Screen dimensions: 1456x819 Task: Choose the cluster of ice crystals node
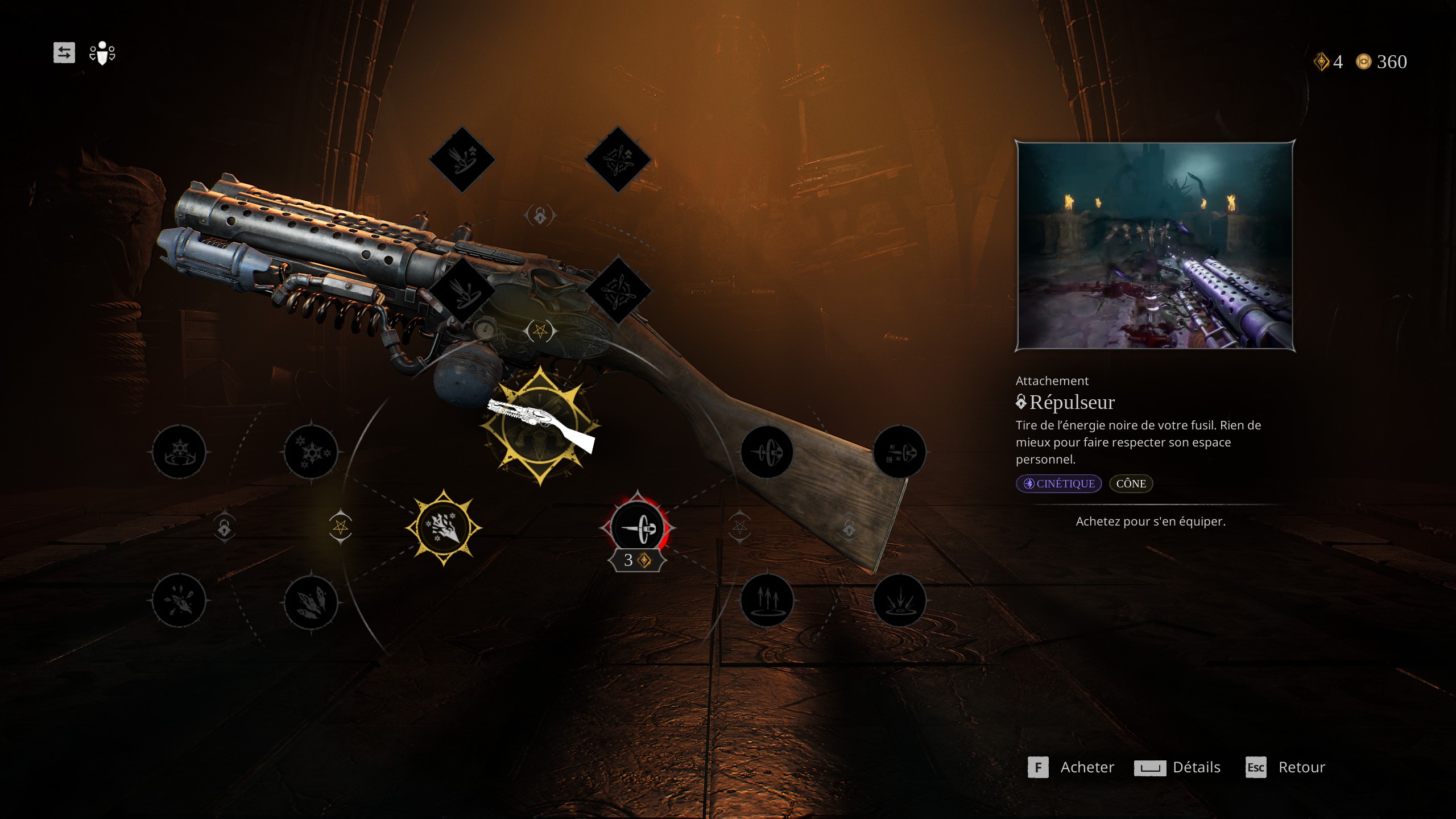click(311, 601)
